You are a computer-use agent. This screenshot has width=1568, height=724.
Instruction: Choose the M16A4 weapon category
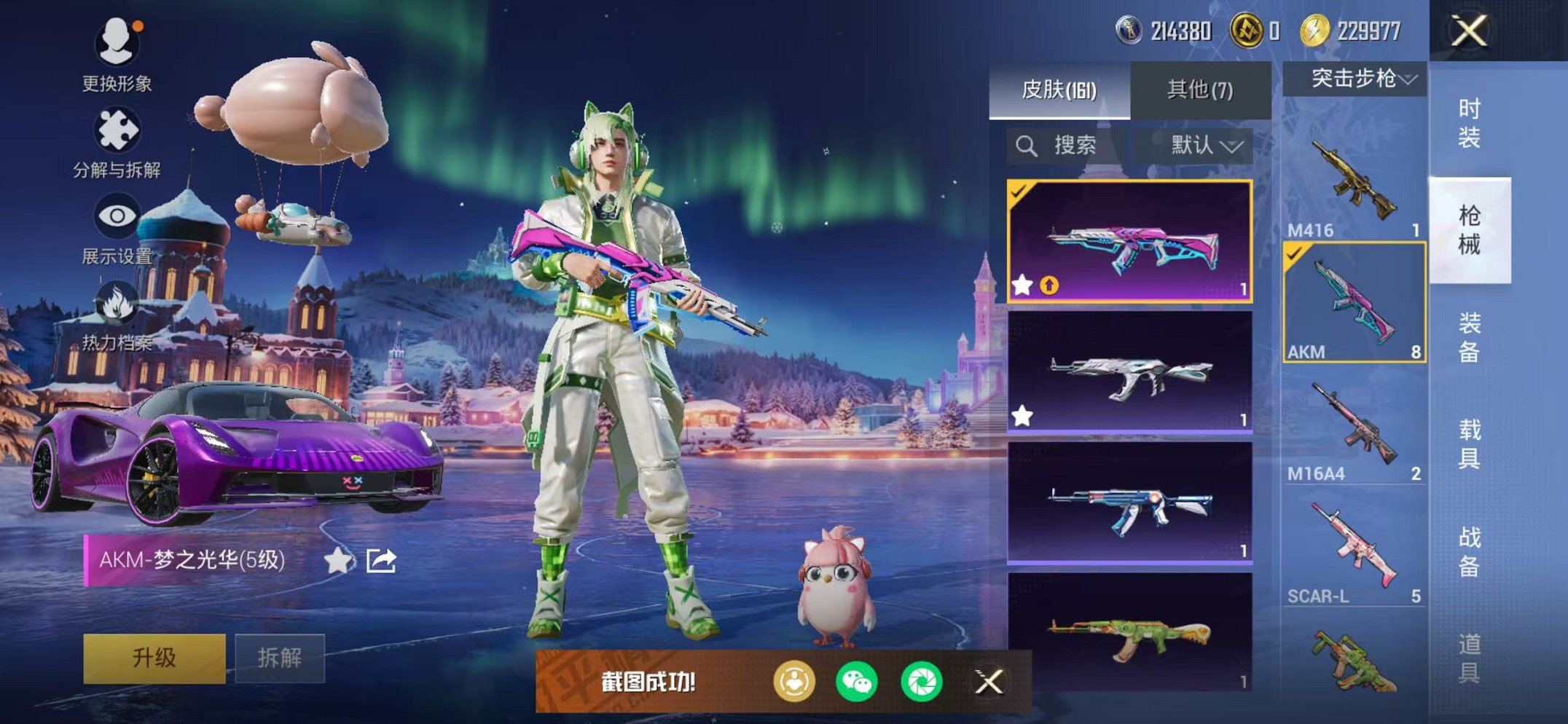coord(1354,426)
